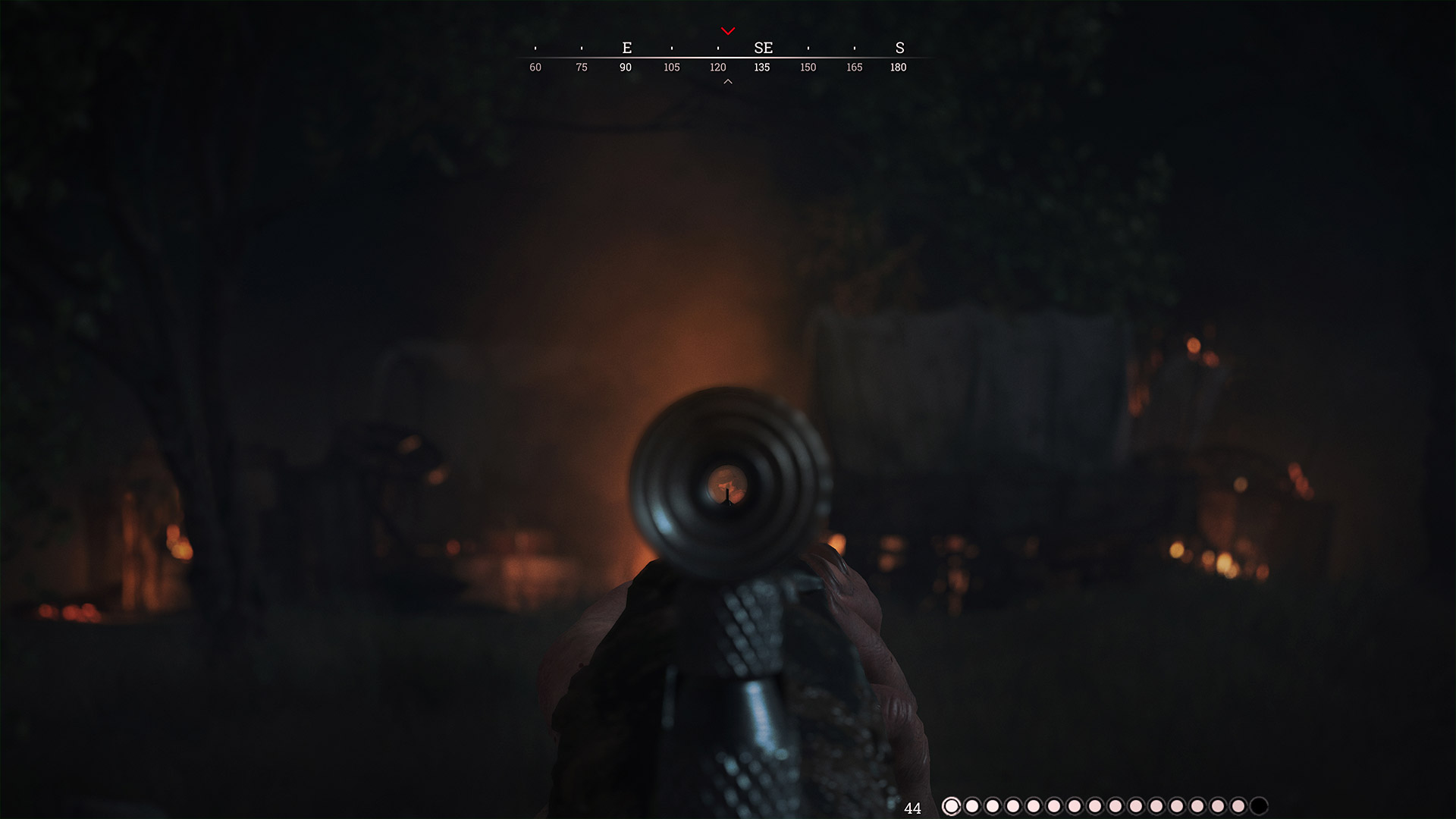Viewport: 1456px width, 819px height.
Task: Click the 60 bearing on the compass strip
Action: [x=535, y=67]
